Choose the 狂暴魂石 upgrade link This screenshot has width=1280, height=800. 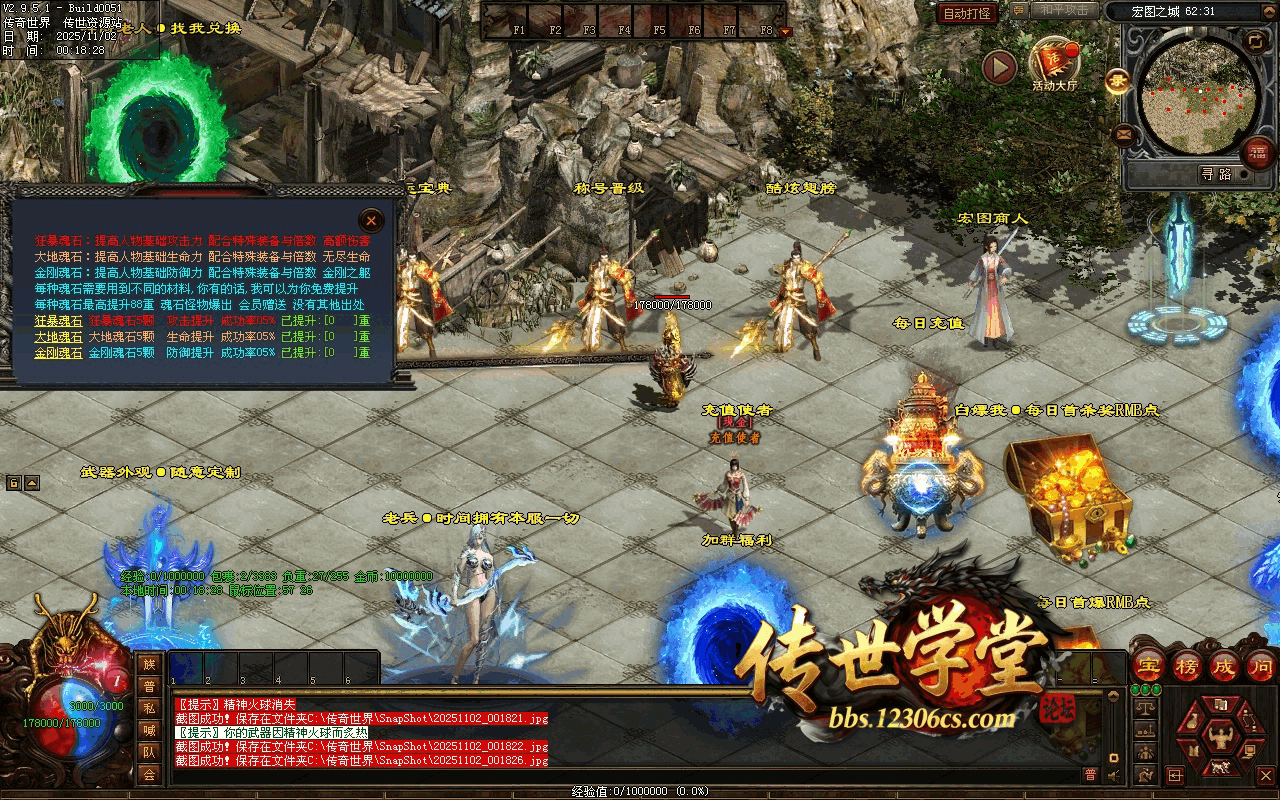tap(59, 321)
